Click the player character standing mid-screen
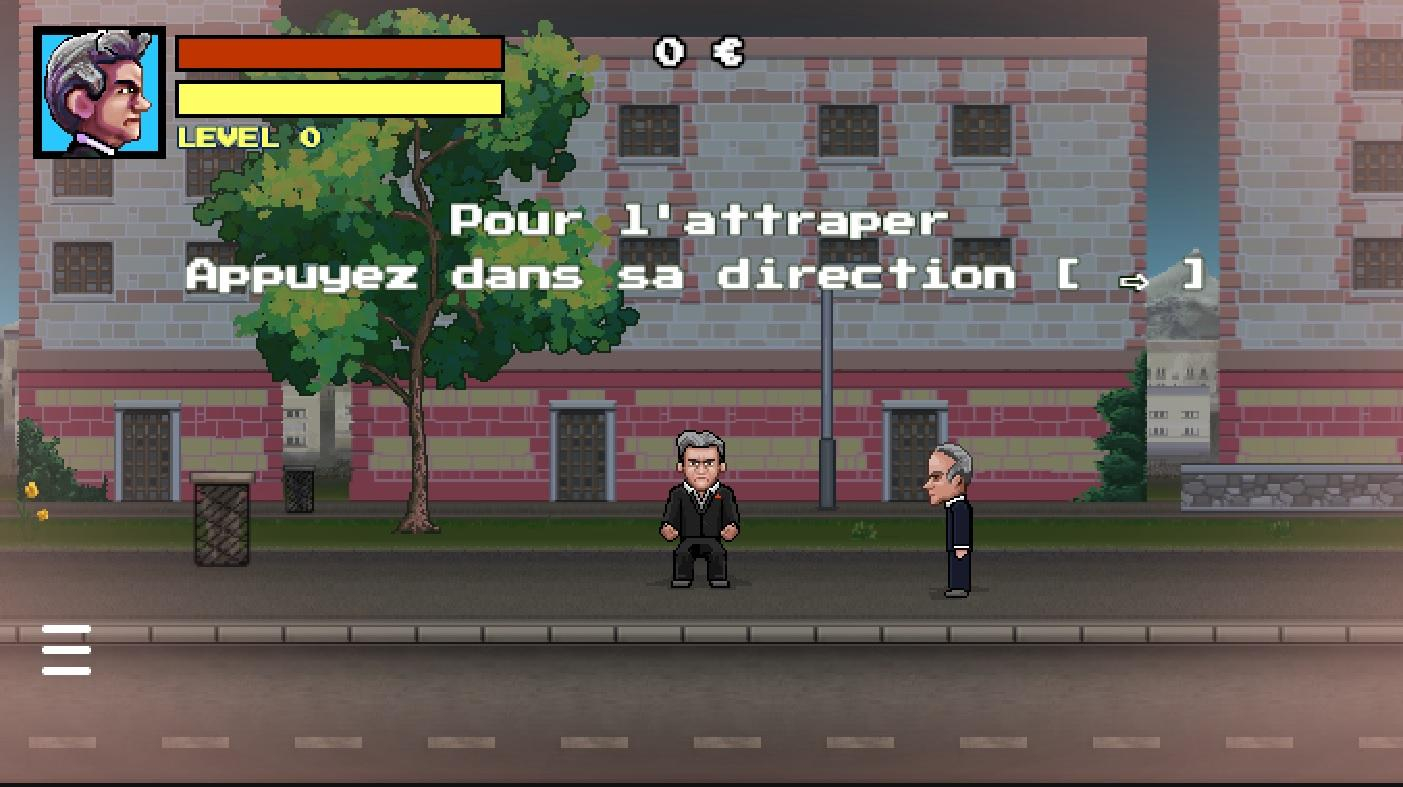Screen dimensions: 1403x787 pos(700,510)
